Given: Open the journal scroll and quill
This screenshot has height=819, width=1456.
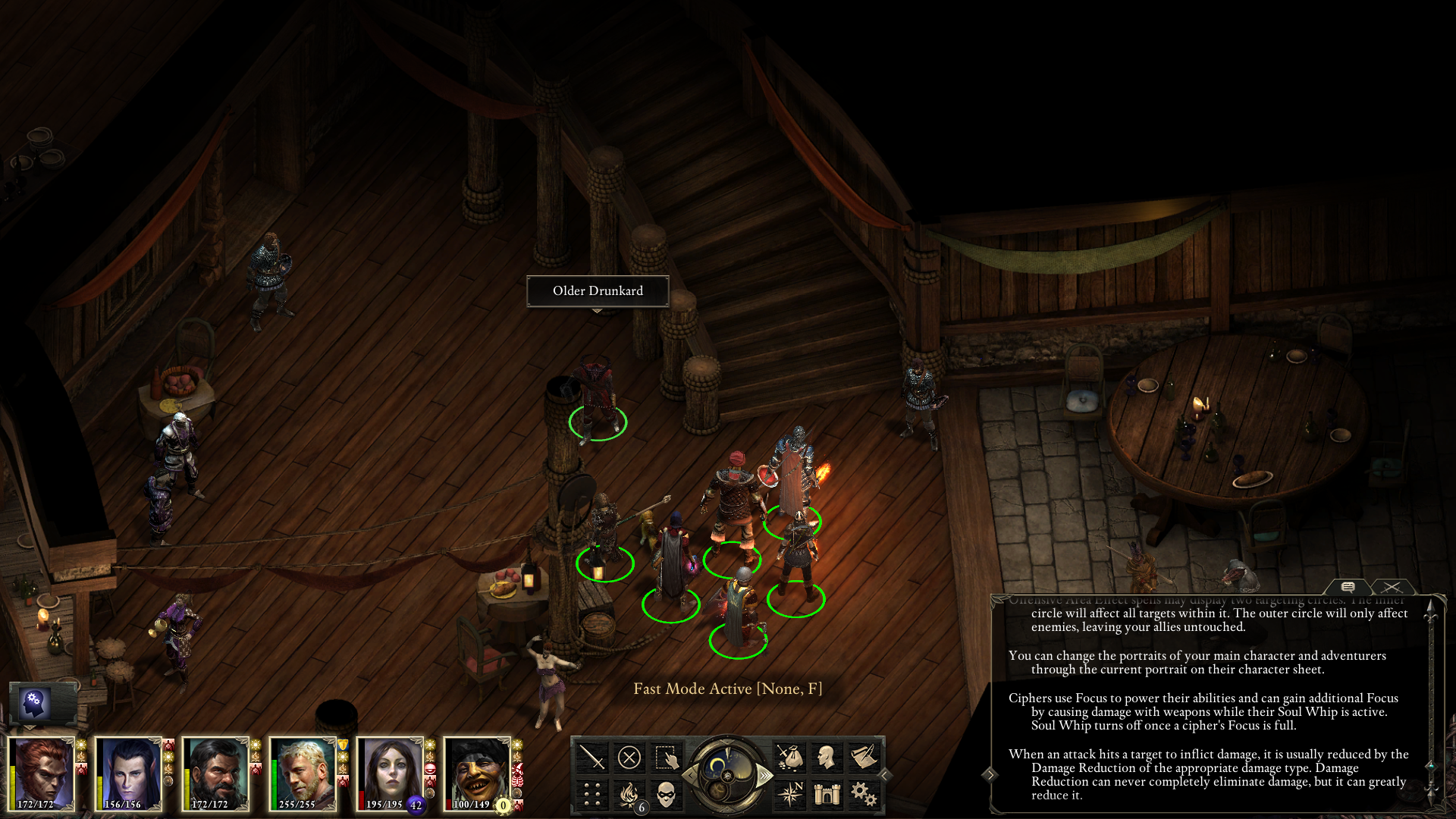Looking at the screenshot, I should pyautogui.click(x=863, y=757).
